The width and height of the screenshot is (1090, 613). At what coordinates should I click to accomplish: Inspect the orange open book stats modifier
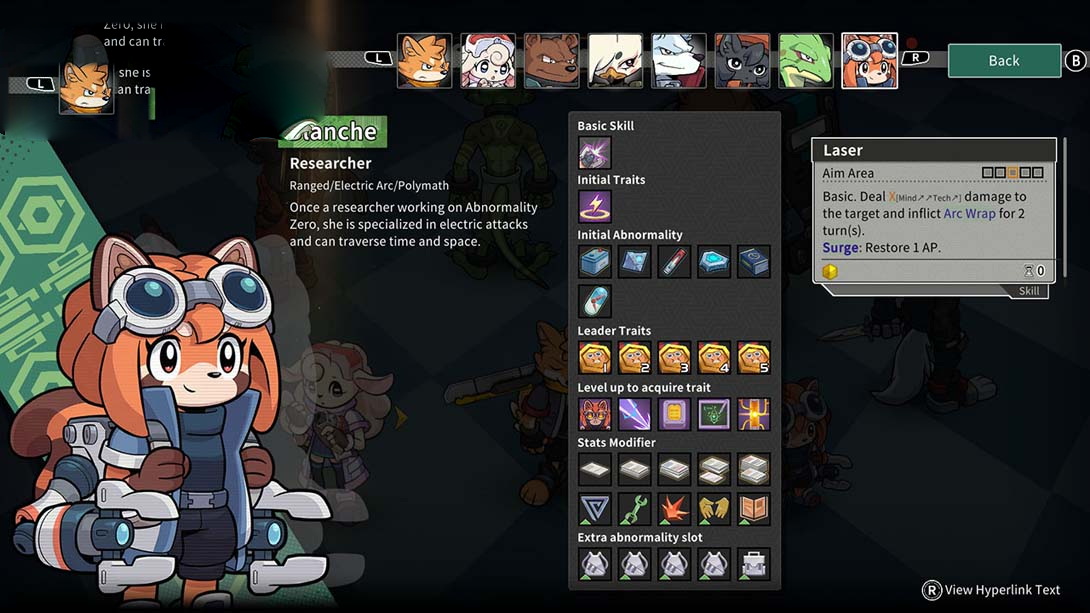754,508
